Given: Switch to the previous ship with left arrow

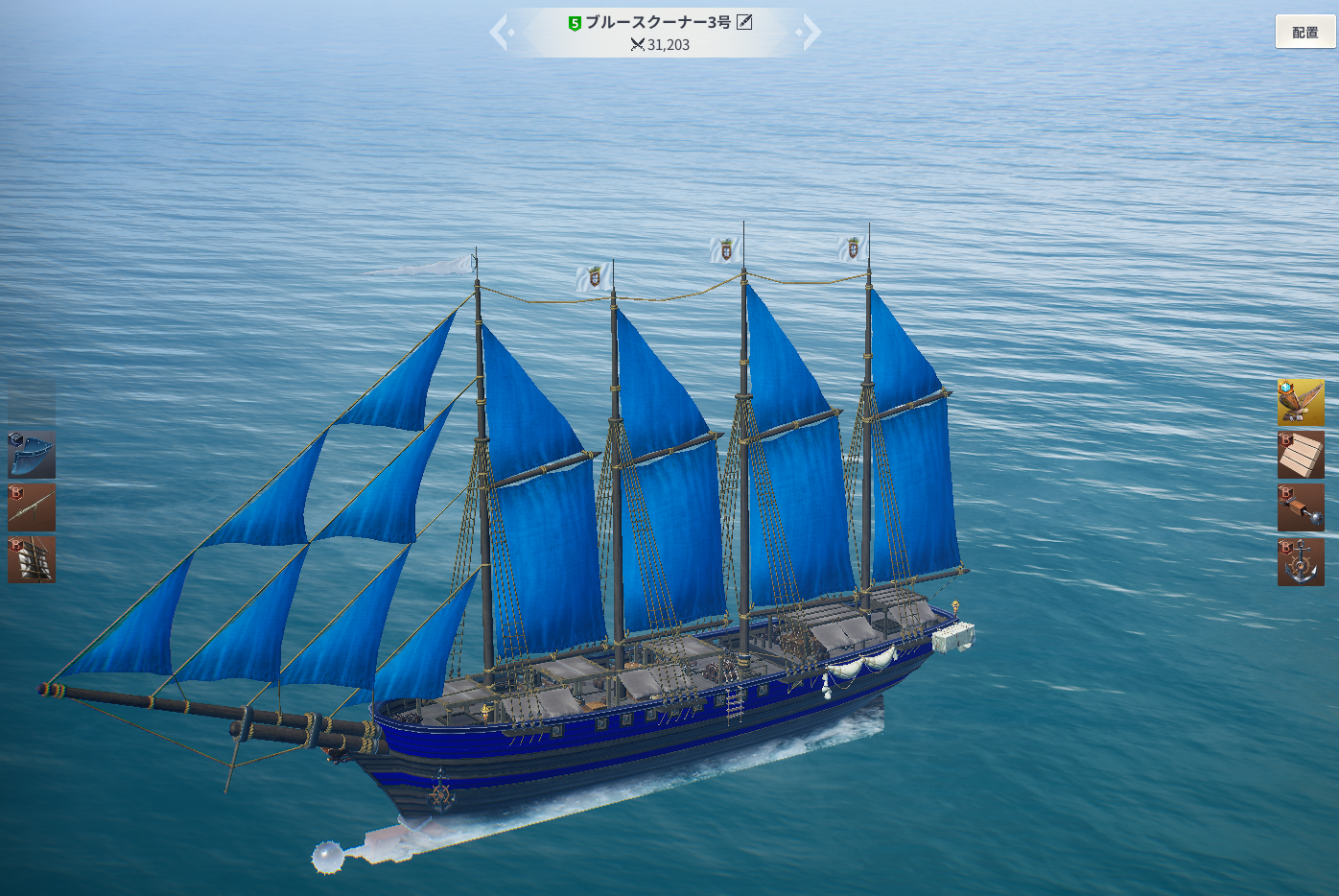Looking at the screenshot, I should (500, 33).
